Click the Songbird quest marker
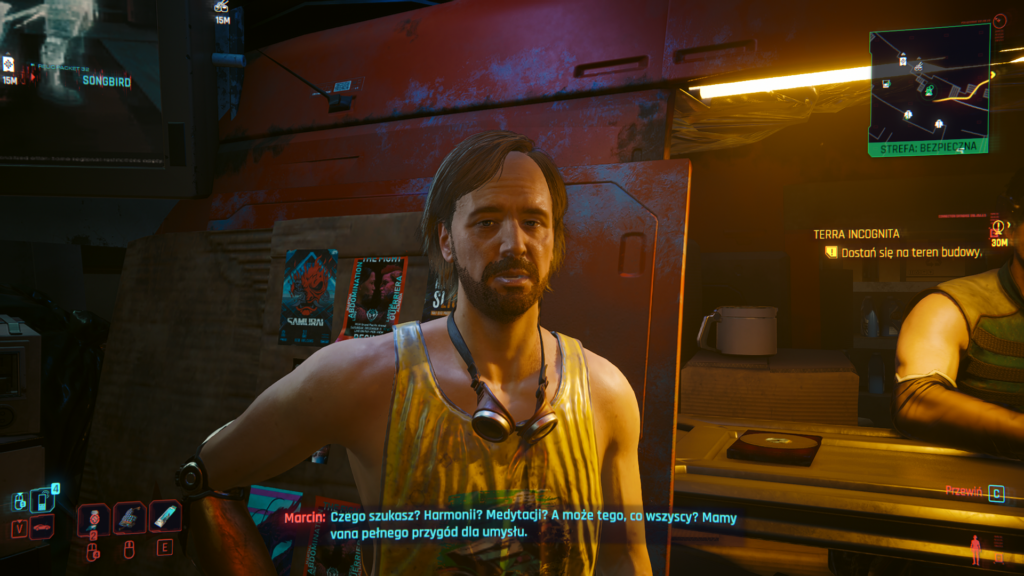The width and height of the screenshot is (1024, 576). [x=106, y=81]
